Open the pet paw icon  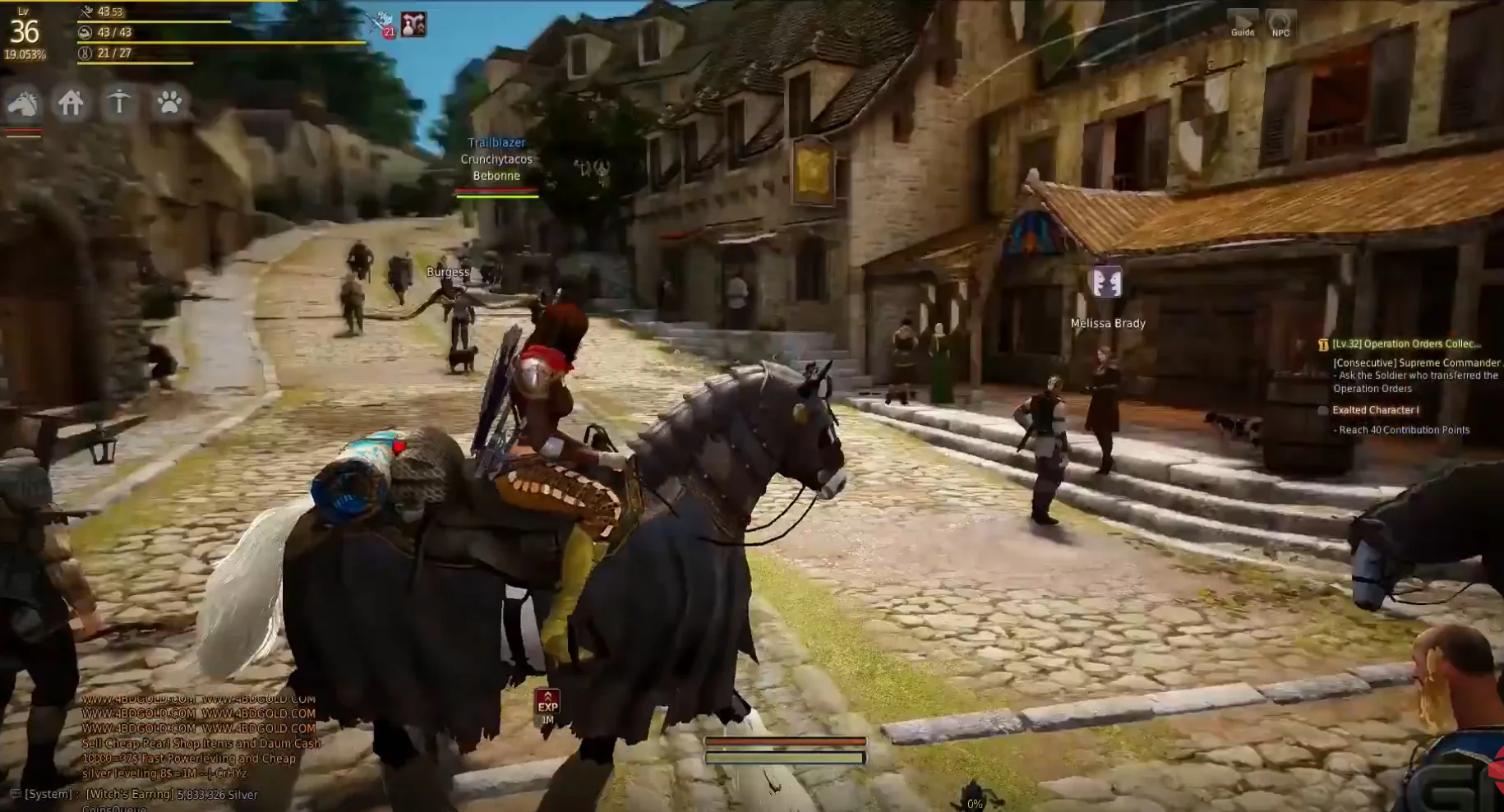(169, 103)
